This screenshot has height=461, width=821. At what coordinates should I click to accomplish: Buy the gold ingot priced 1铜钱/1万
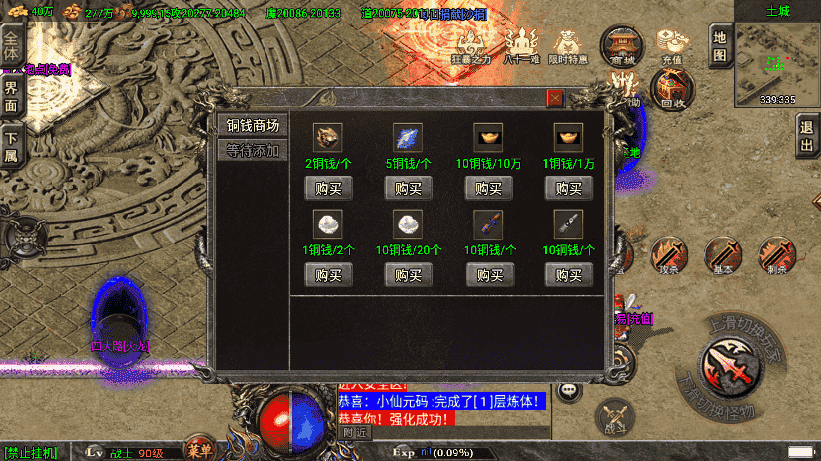point(569,188)
